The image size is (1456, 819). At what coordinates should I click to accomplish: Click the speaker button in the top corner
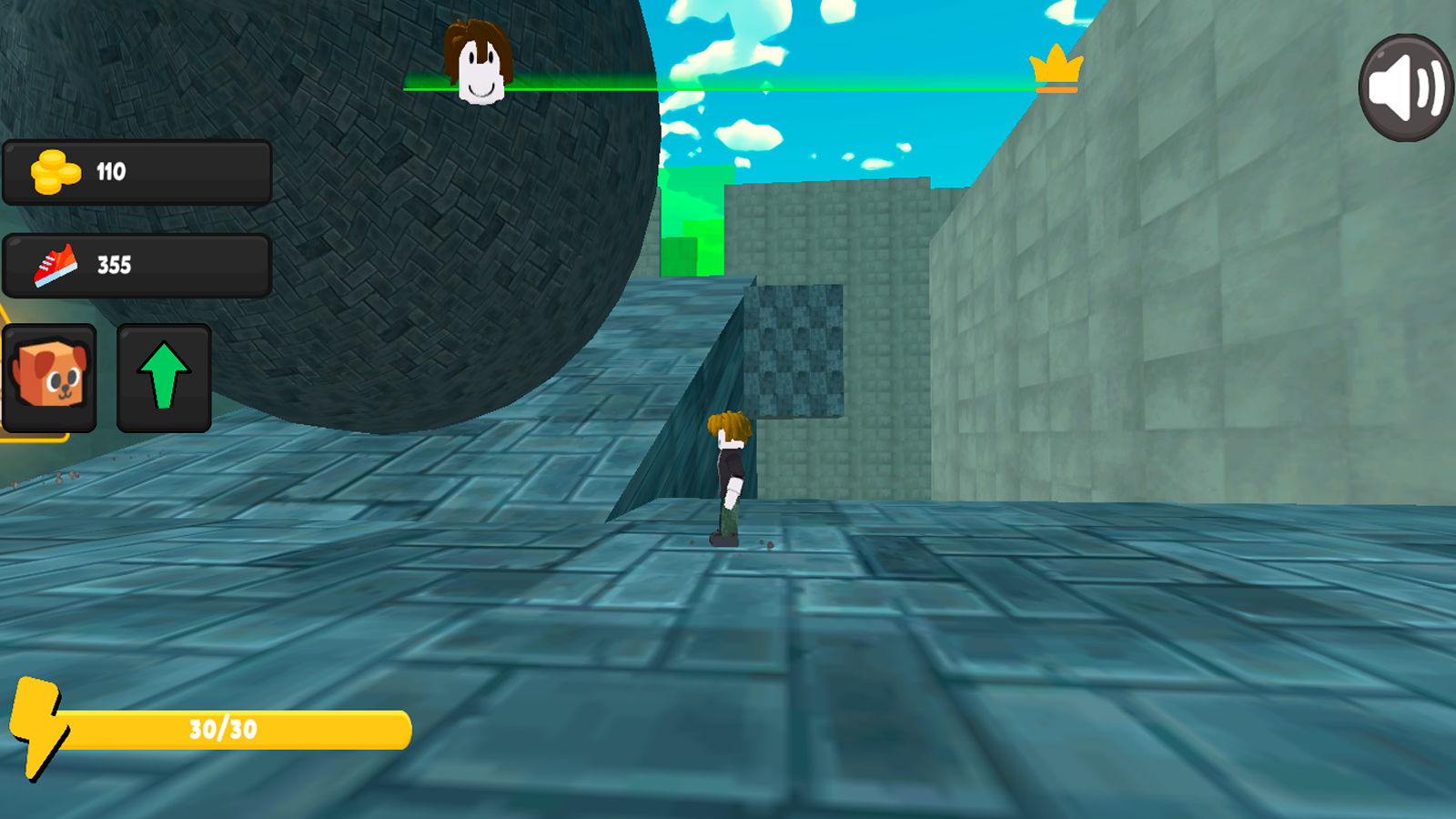point(1404,86)
